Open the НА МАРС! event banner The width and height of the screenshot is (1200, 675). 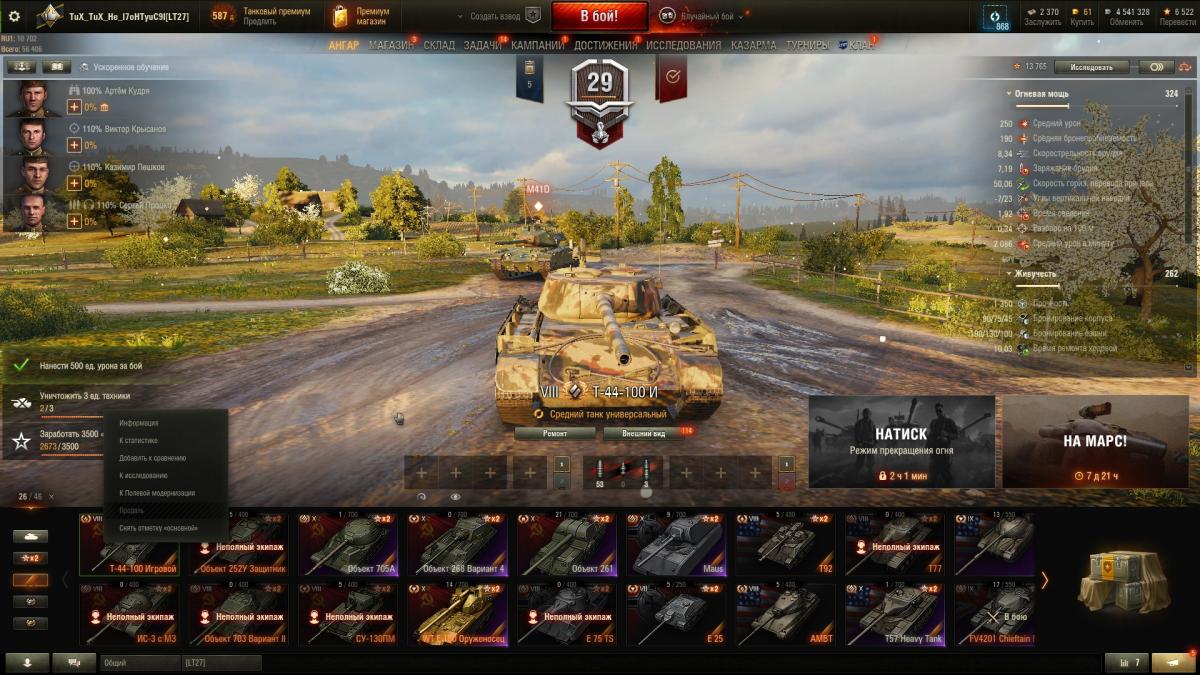pyautogui.click(x=1095, y=441)
